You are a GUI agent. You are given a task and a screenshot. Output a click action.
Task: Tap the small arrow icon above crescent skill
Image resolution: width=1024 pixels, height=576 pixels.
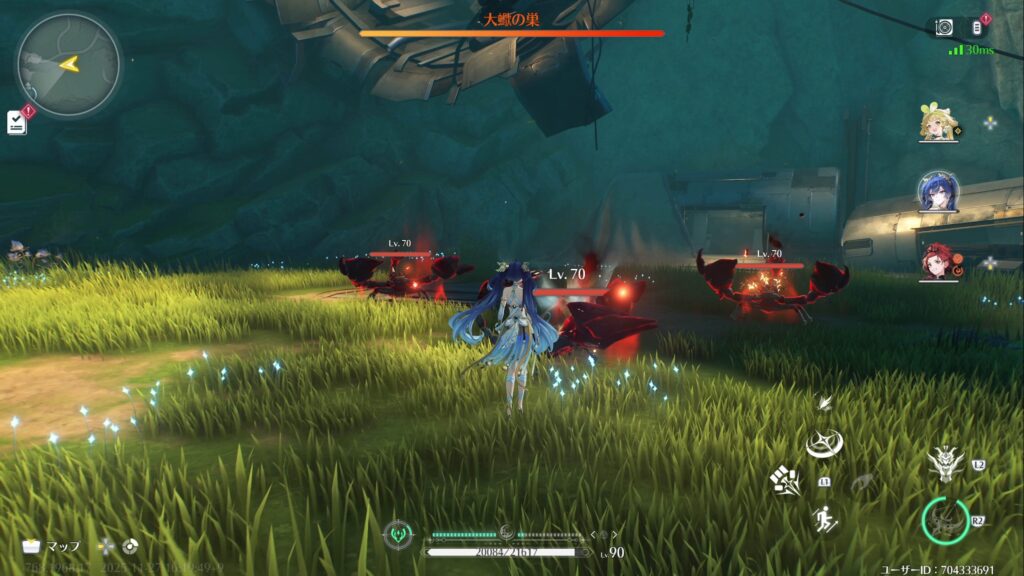(x=824, y=403)
